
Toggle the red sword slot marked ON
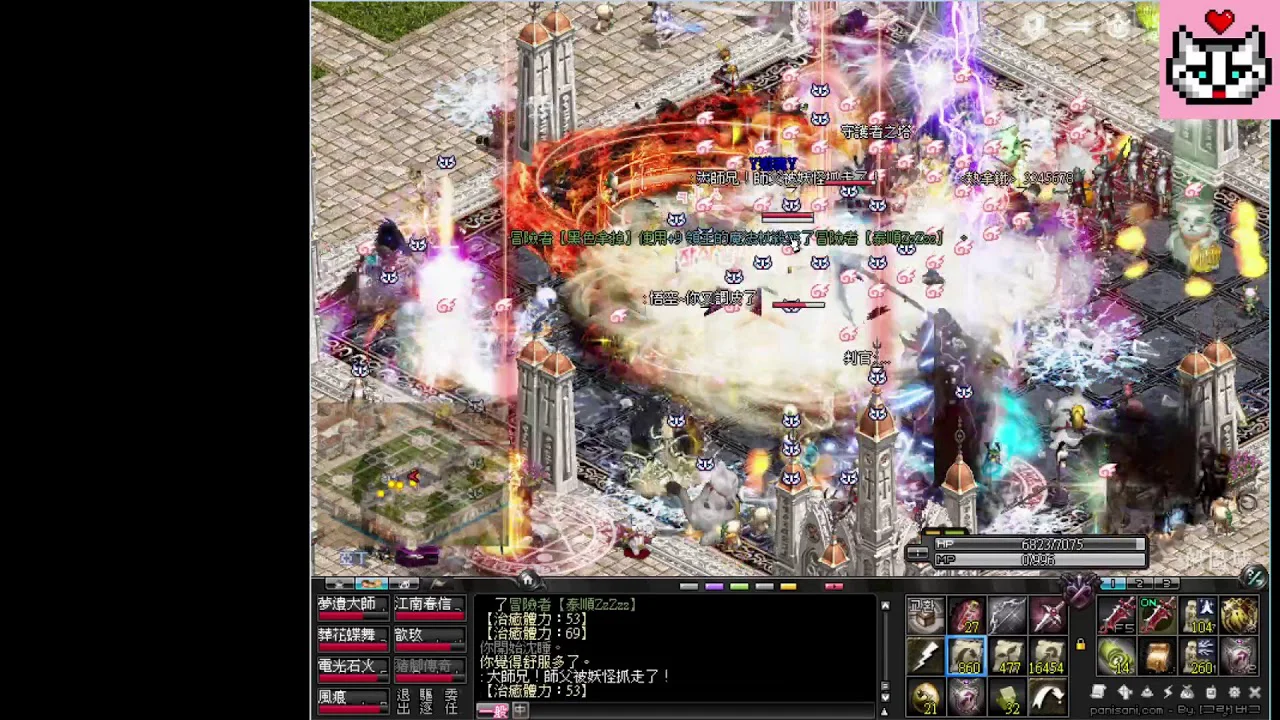pos(1158,616)
